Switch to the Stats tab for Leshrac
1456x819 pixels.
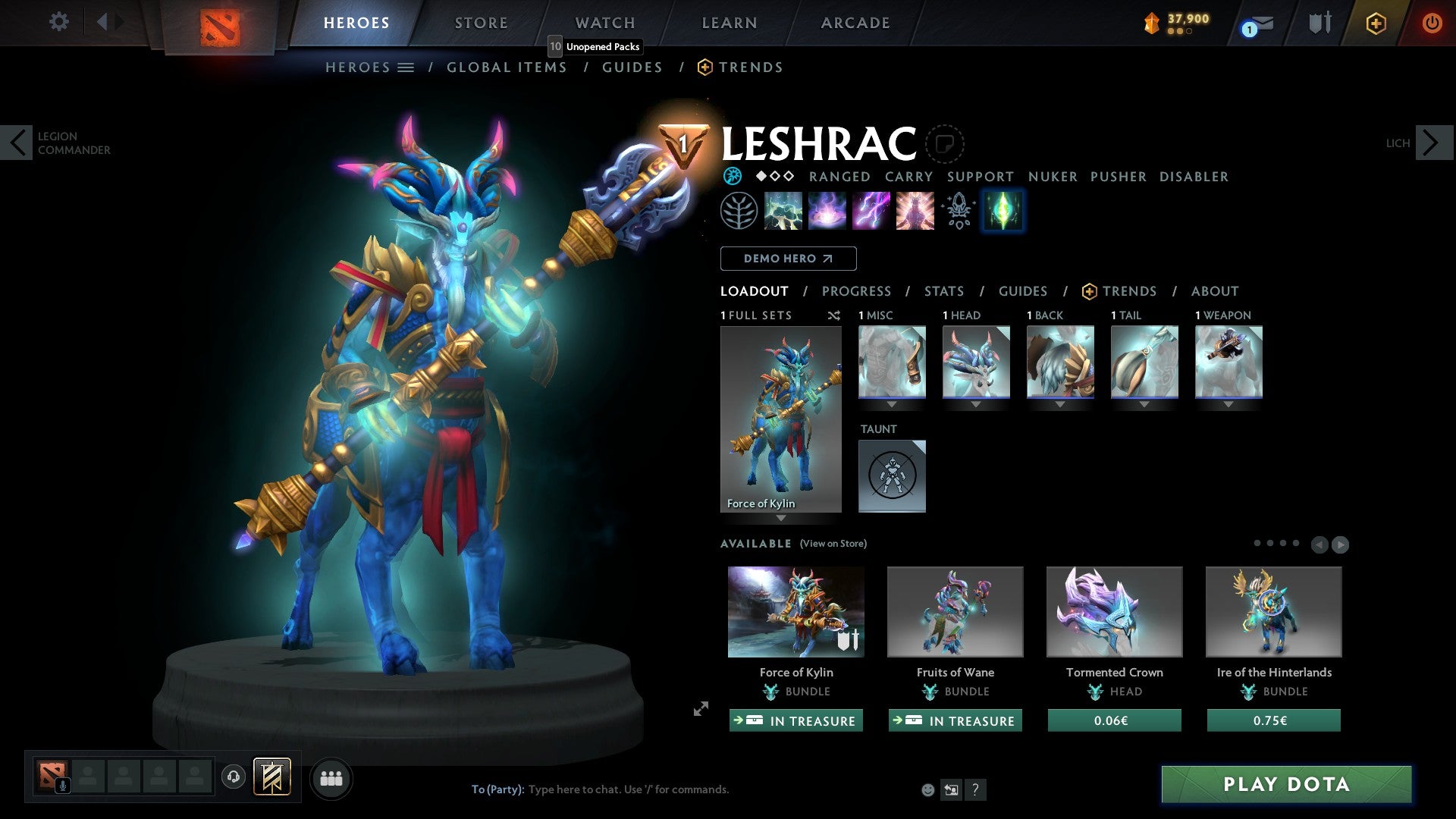coord(944,291)
